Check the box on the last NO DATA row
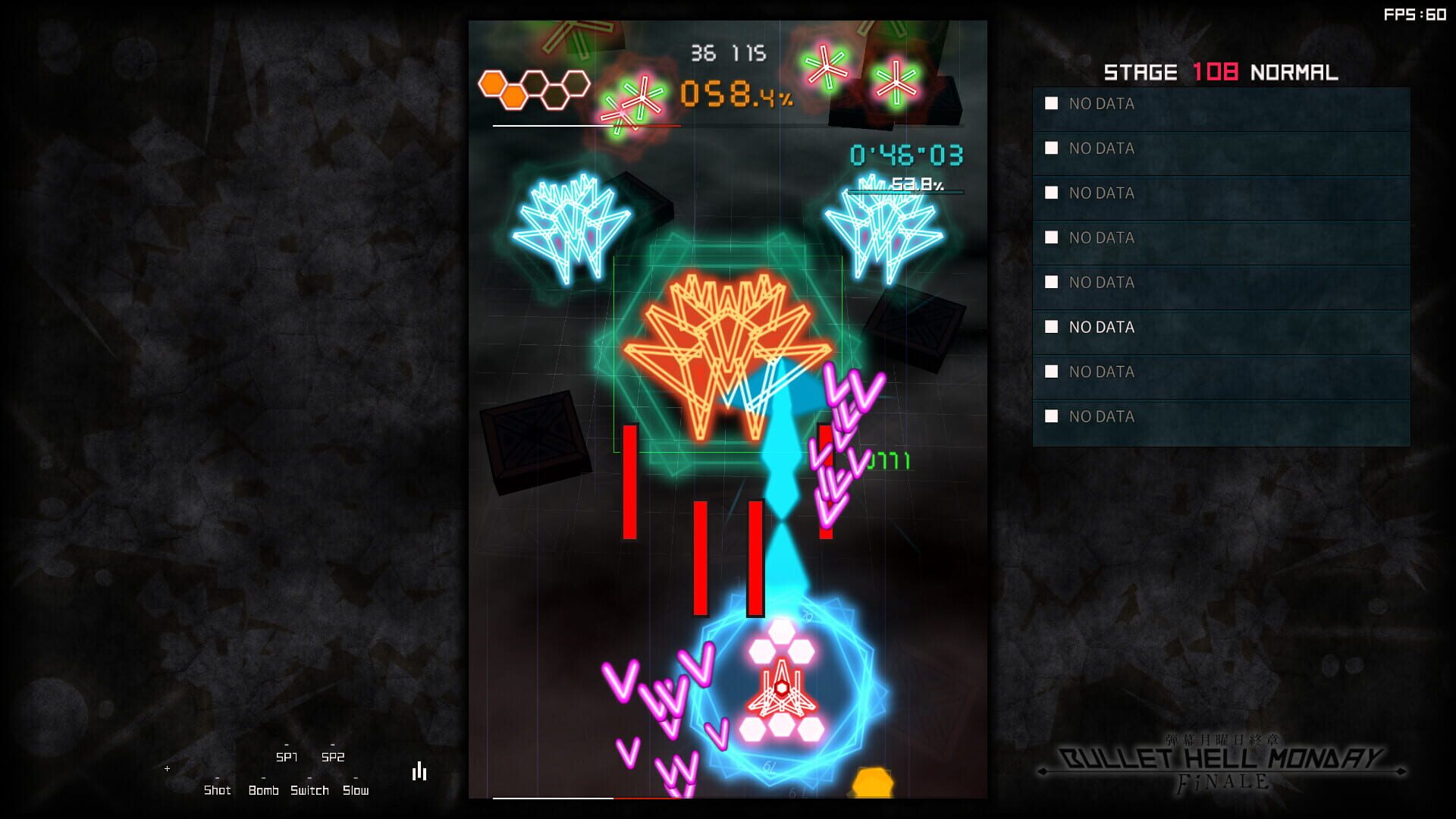1456x819 pixels. click(1050, 416)
